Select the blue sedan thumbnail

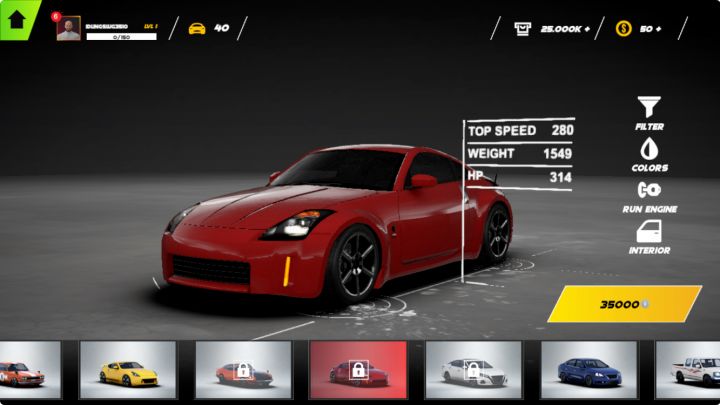pyautogui.click(x=589, y=371)
